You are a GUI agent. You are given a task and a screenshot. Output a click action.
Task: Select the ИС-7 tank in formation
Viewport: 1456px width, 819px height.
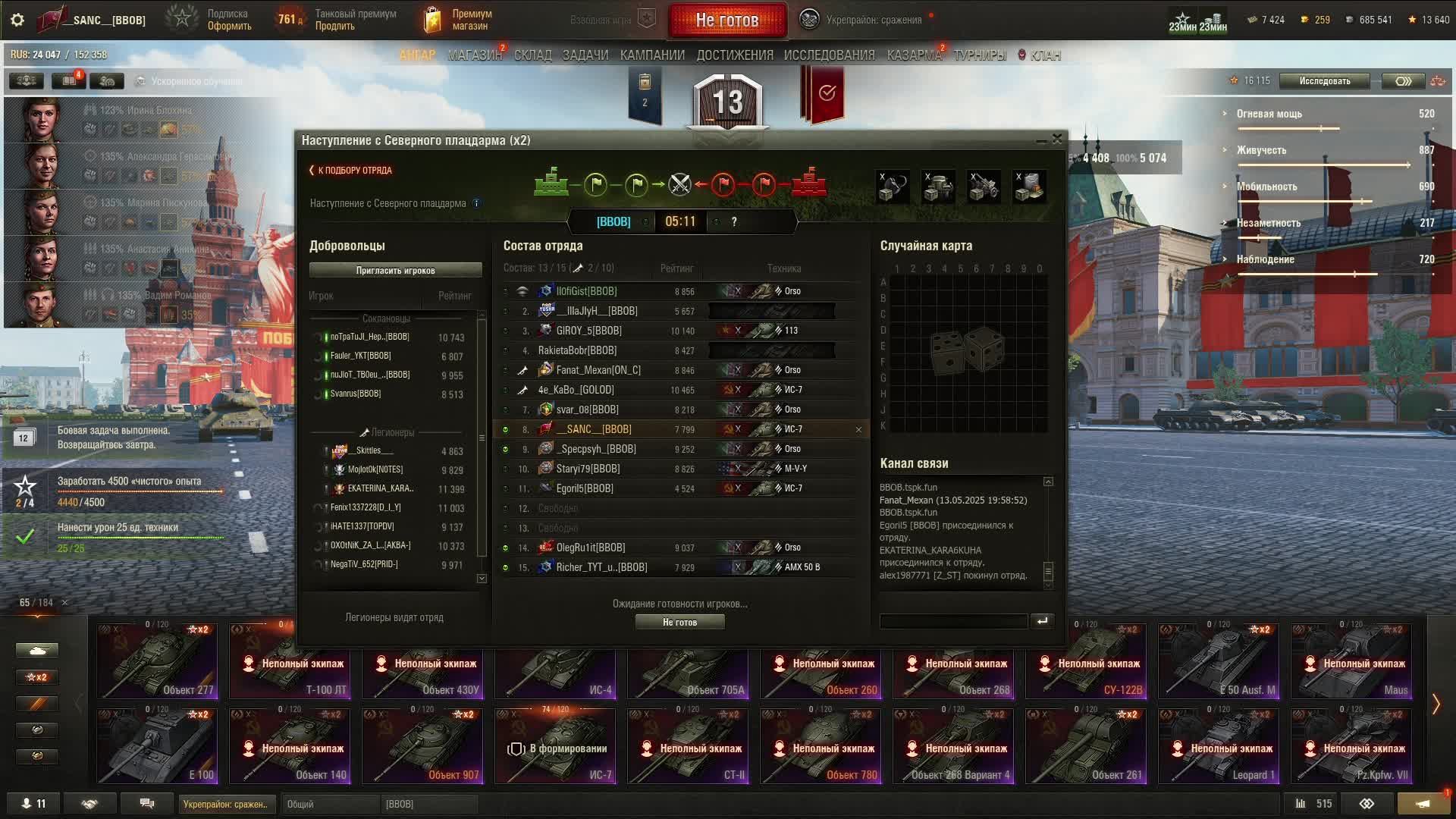[555, 745]
